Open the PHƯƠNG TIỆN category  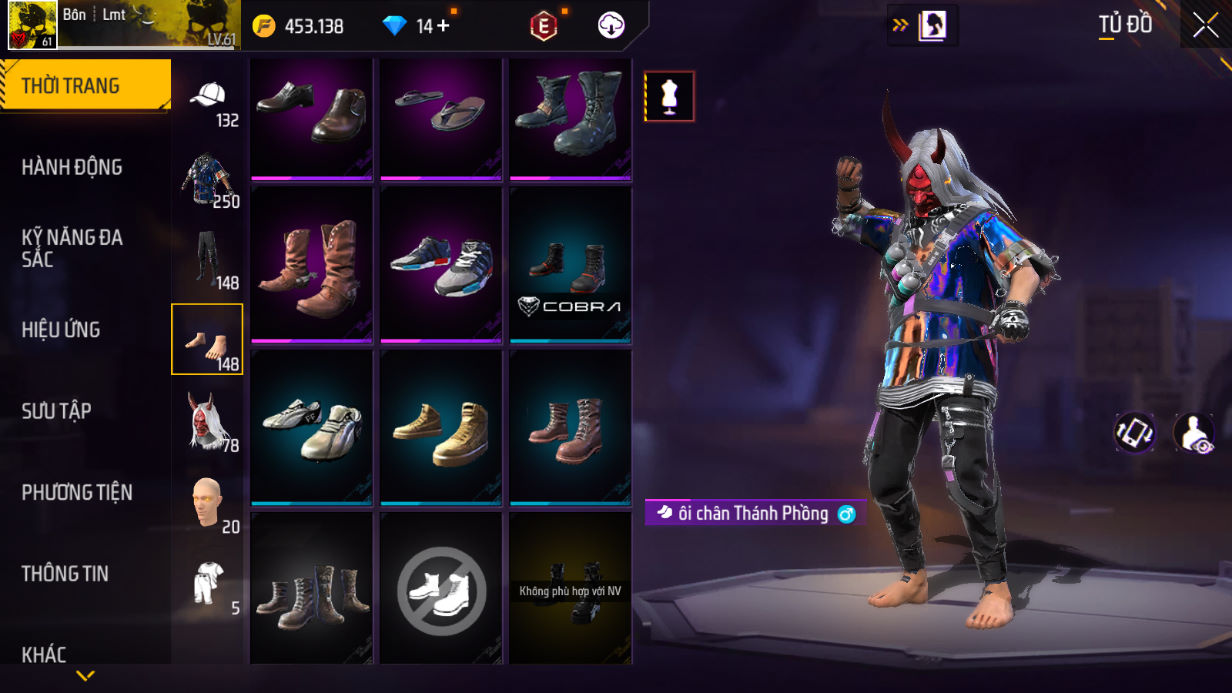tap(77, 492)
